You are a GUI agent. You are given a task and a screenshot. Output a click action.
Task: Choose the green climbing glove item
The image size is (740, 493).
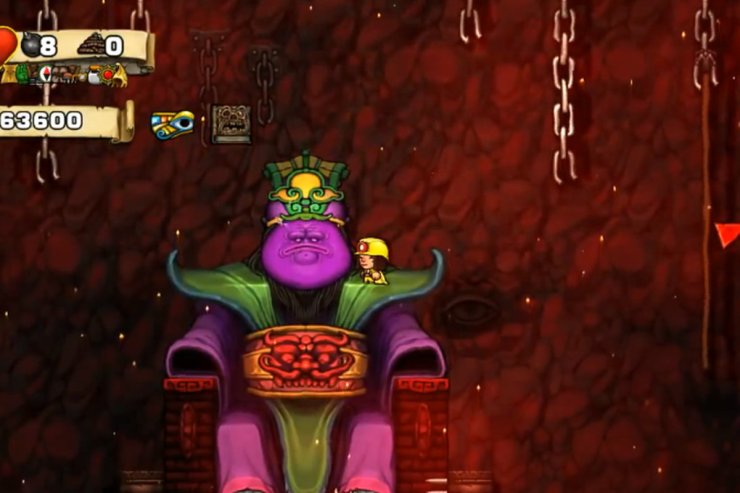pos(21,74)
